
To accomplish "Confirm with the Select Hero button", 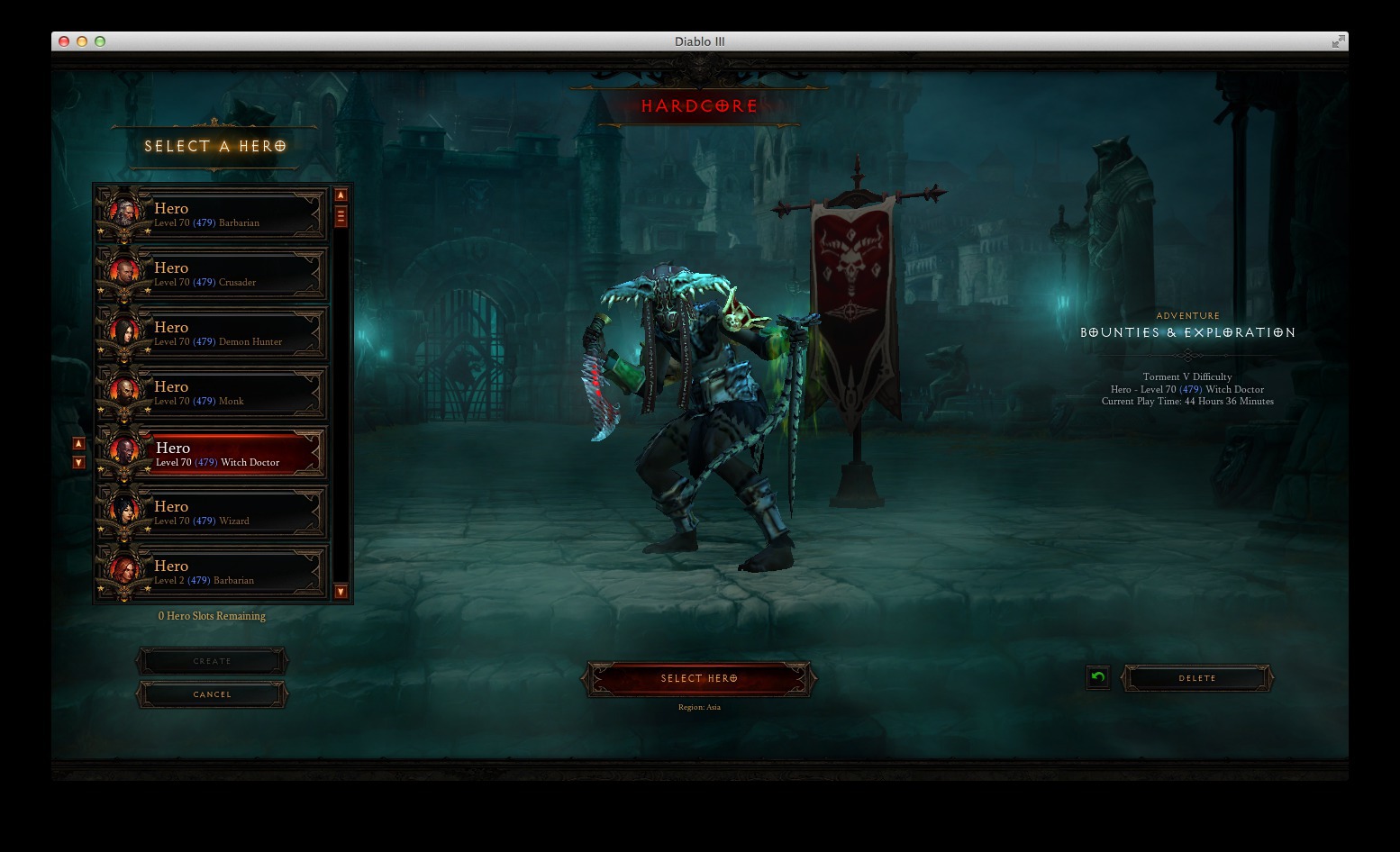I will pyautogui.click(x=699, y=678).
